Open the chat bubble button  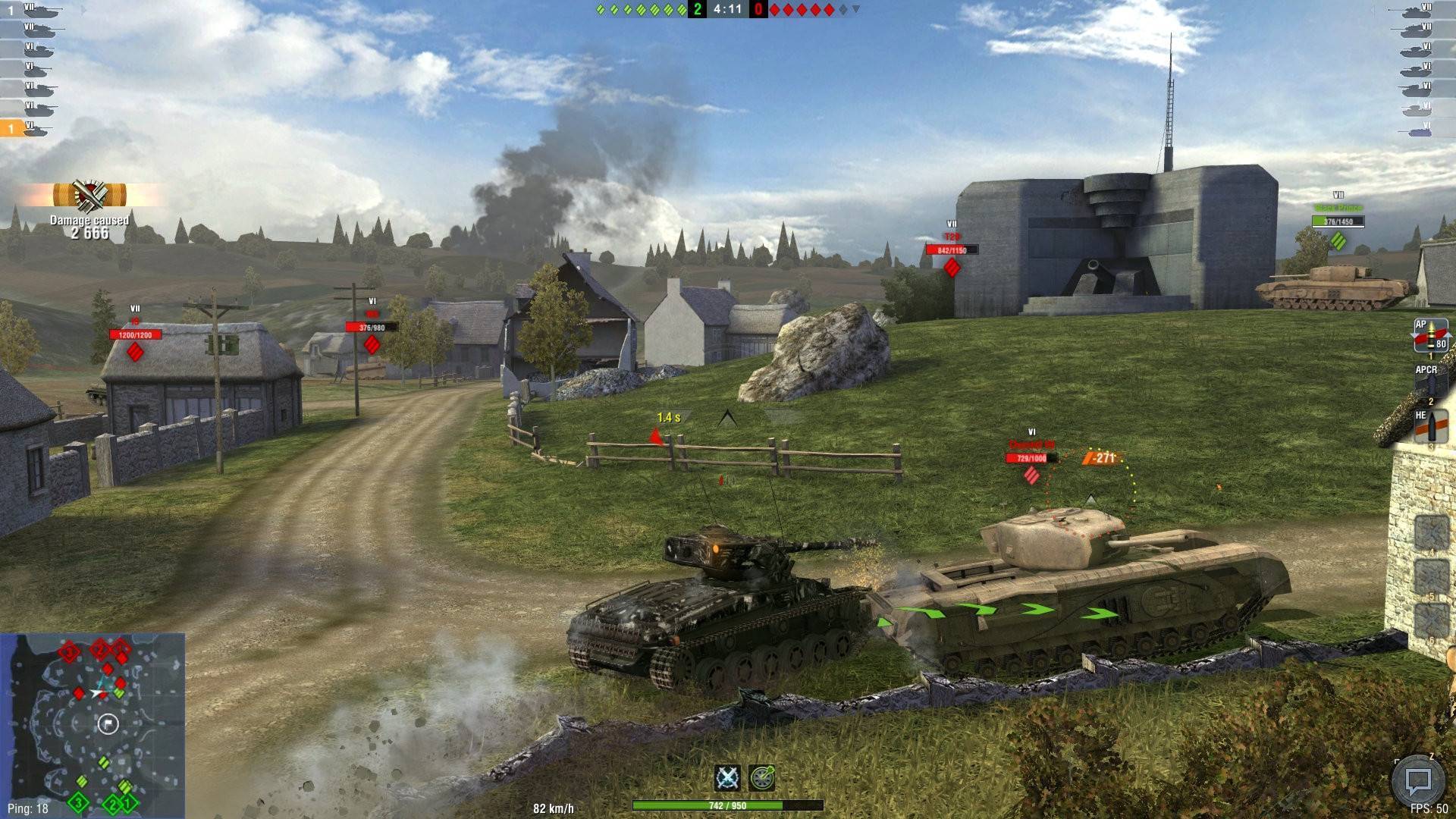(1417, 780)
